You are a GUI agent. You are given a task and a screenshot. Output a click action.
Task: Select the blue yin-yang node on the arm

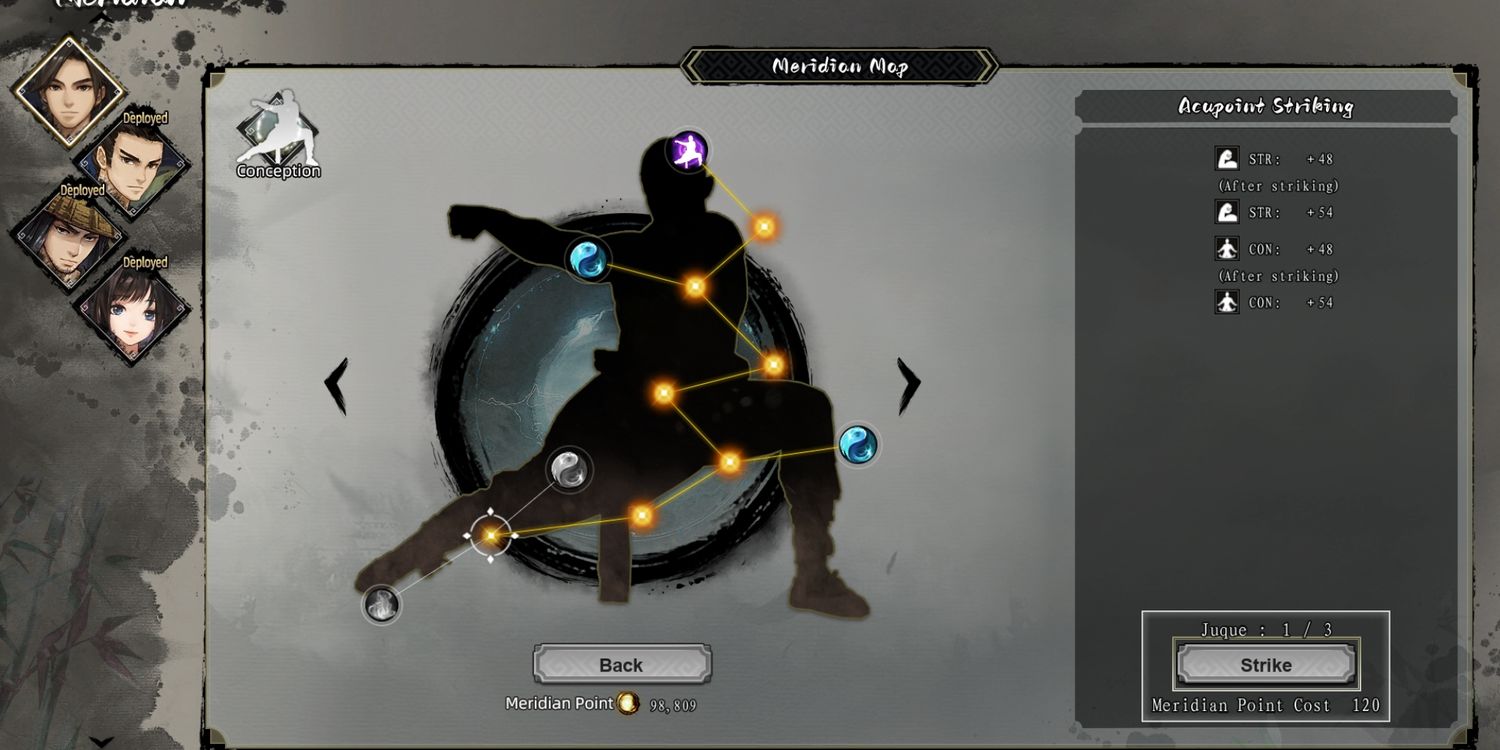[588, 259]
